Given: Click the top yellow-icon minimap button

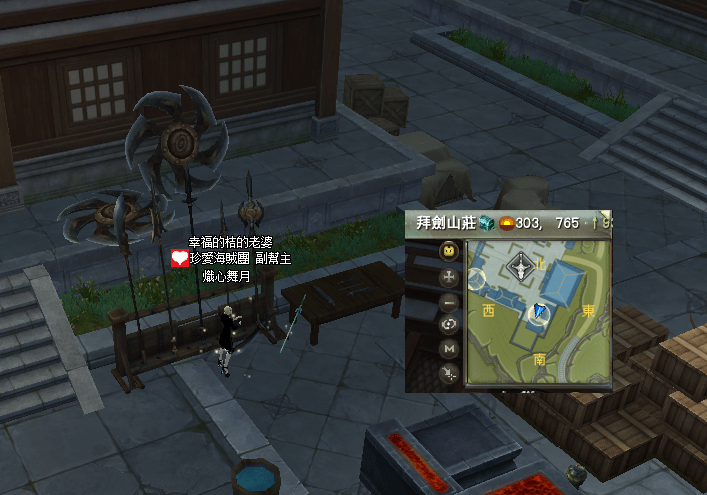Looking at the screenshot, I should point(450,251).
